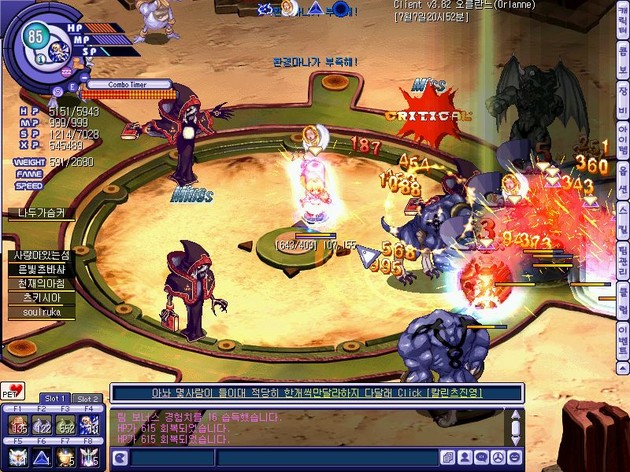This screenshot has width=630, height=472.
Task: Activate the F7 hotbar skill
Action: 67,458
